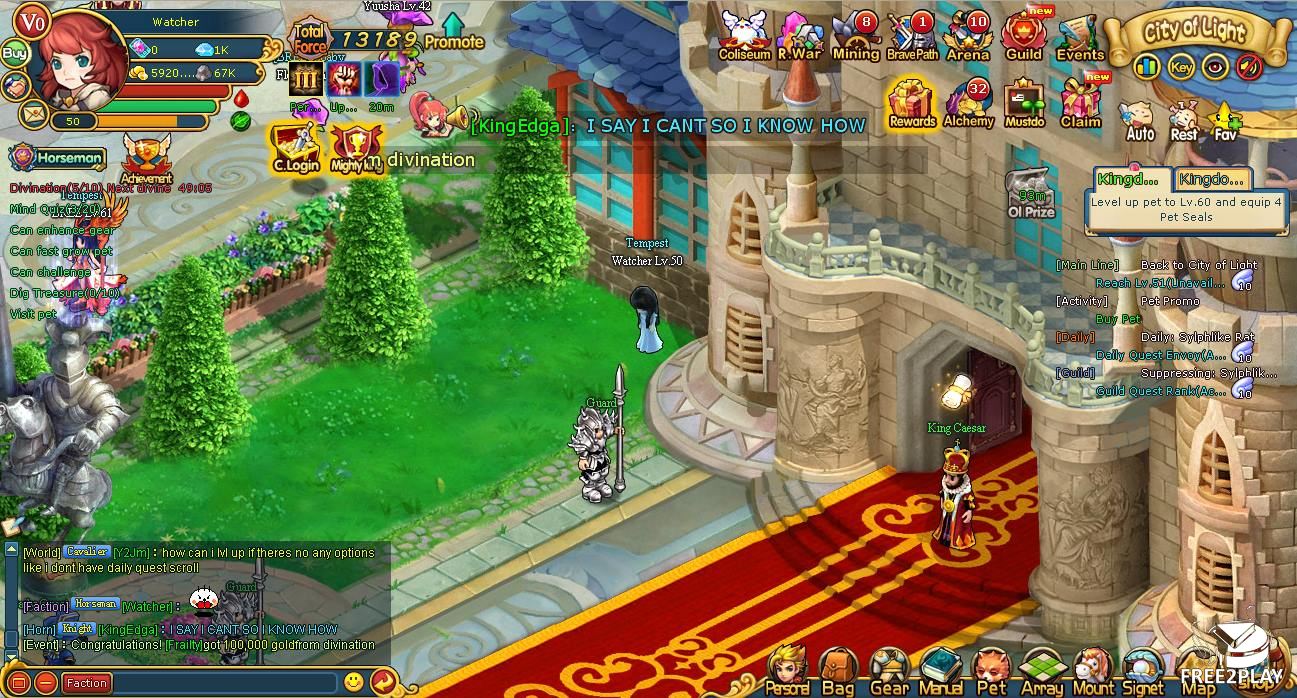Open the Gear menu
This screenshot has width=1297, height=698.
coord(888,670)
